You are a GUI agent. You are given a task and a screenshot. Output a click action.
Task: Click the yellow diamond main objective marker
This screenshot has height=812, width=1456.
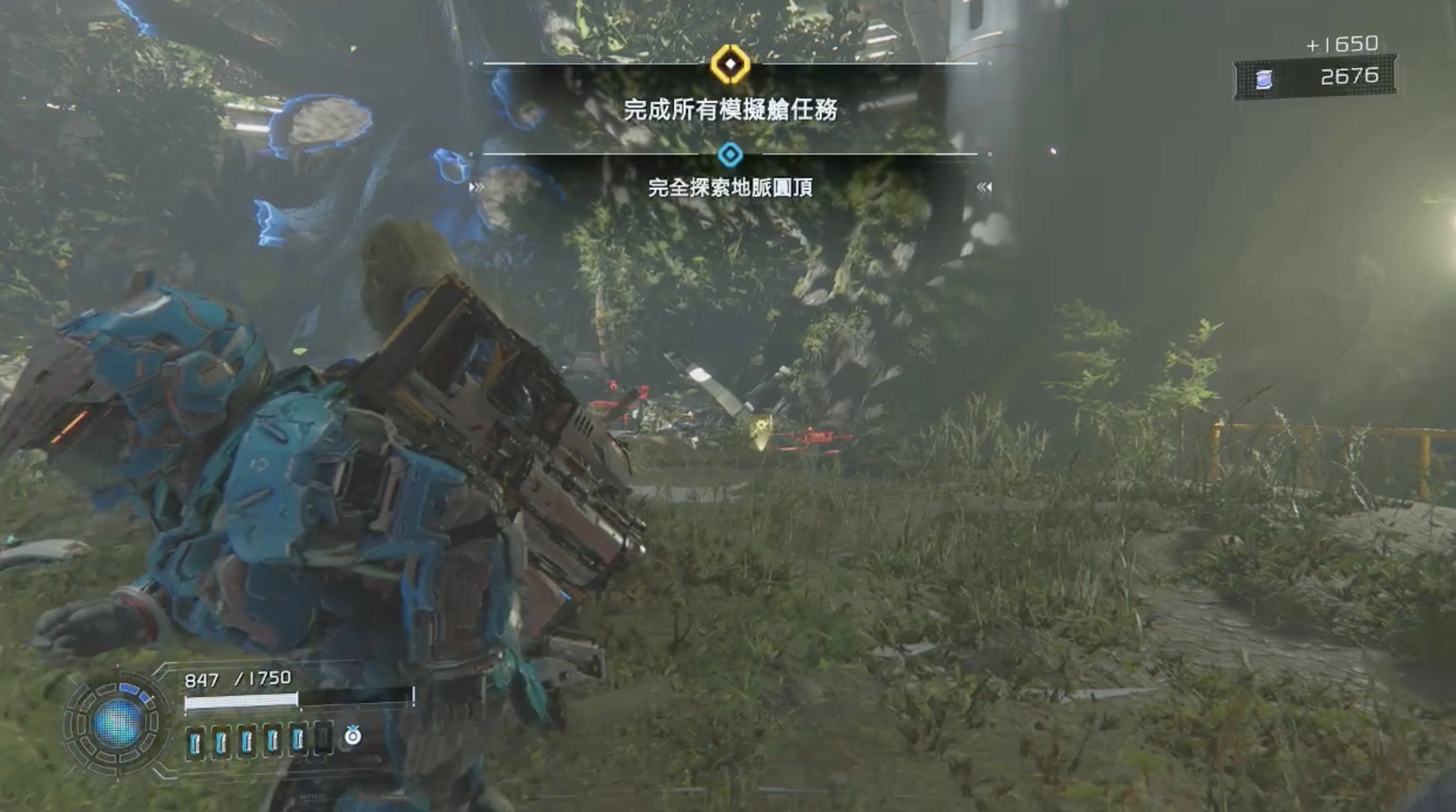pyautogui.click(x=730, y=63)
